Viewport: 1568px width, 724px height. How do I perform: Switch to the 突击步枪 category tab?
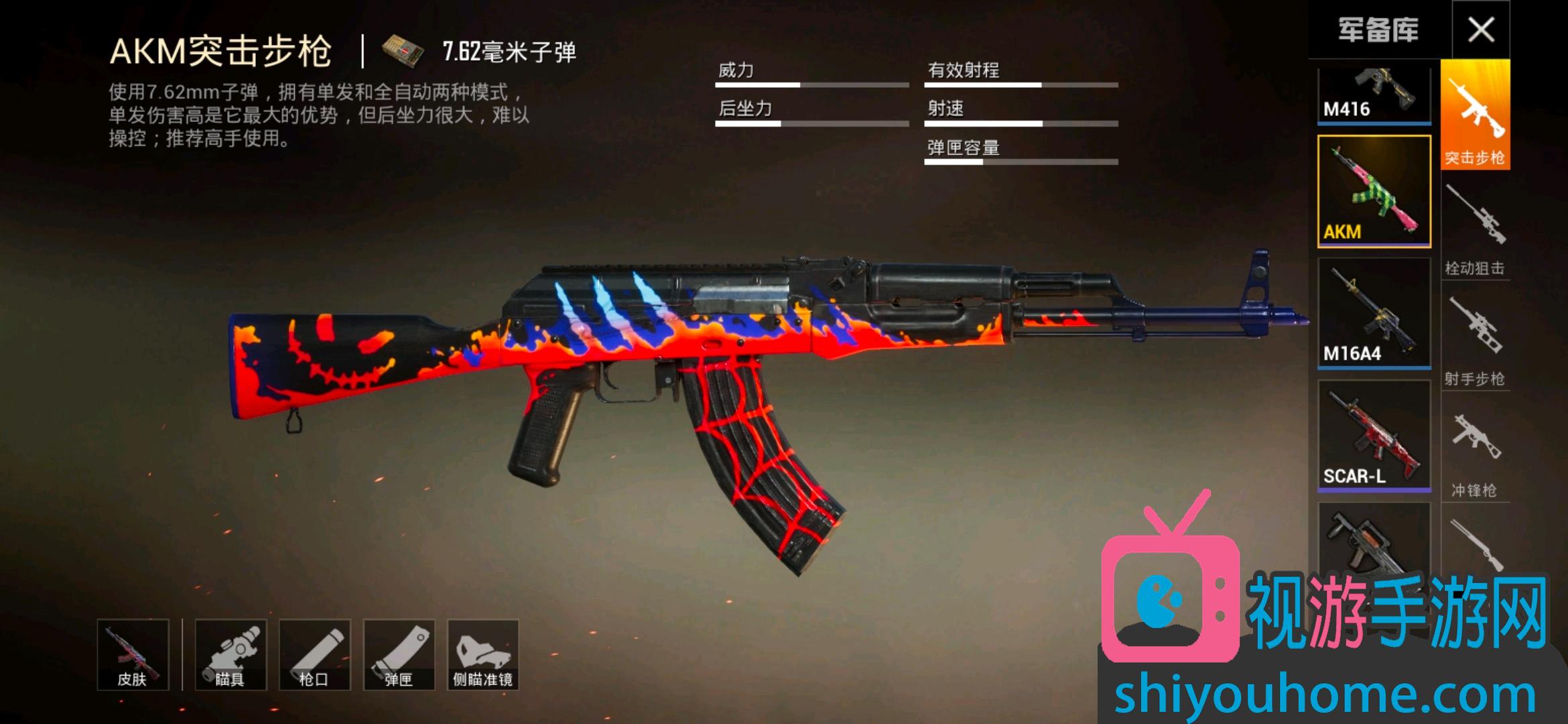point(1475,114)
